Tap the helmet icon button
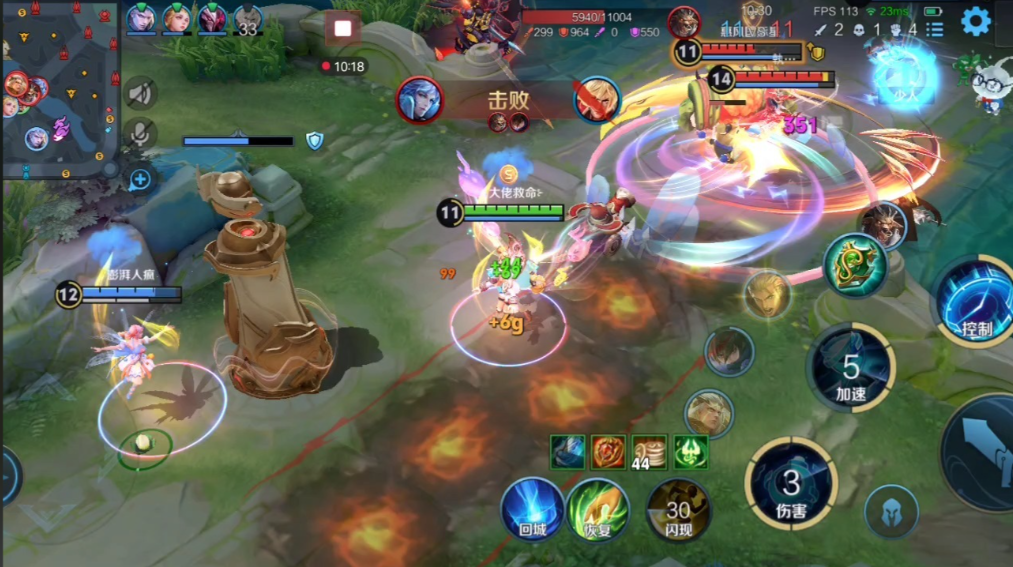 [891, 511]
